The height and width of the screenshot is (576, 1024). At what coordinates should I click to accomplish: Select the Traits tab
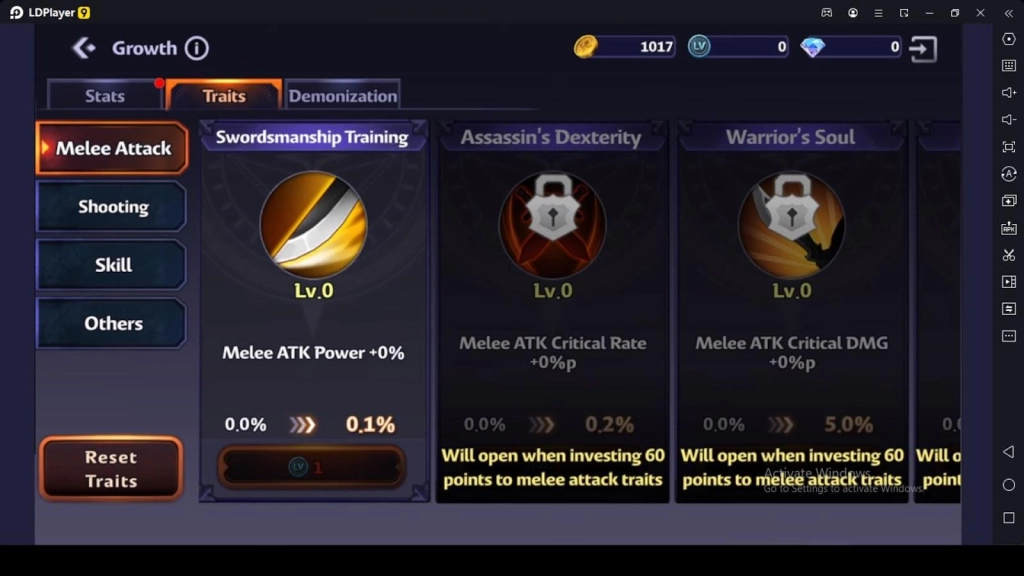[x=224, y=96]
